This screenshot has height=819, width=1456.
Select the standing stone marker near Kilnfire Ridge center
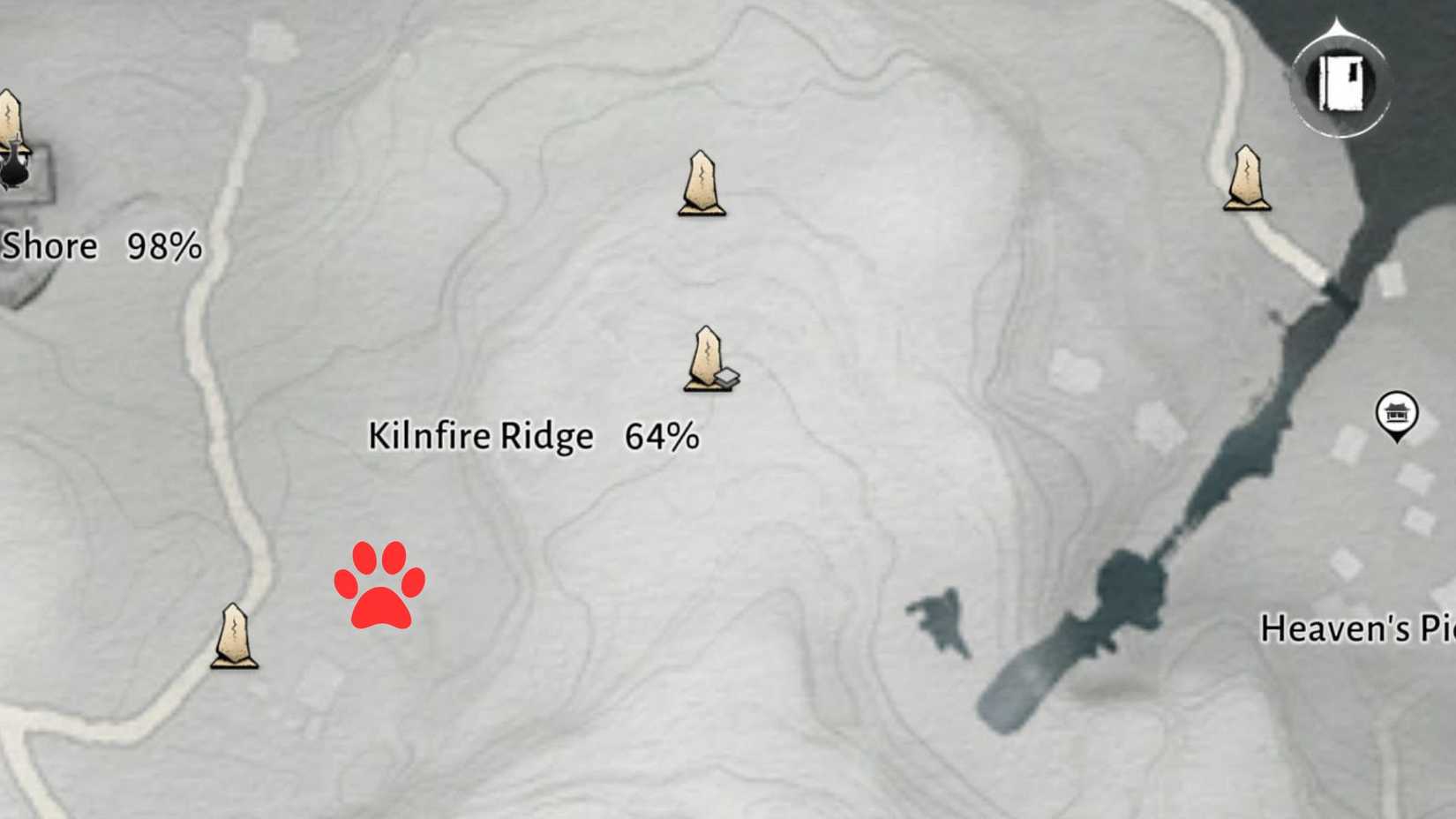(706, 357)
